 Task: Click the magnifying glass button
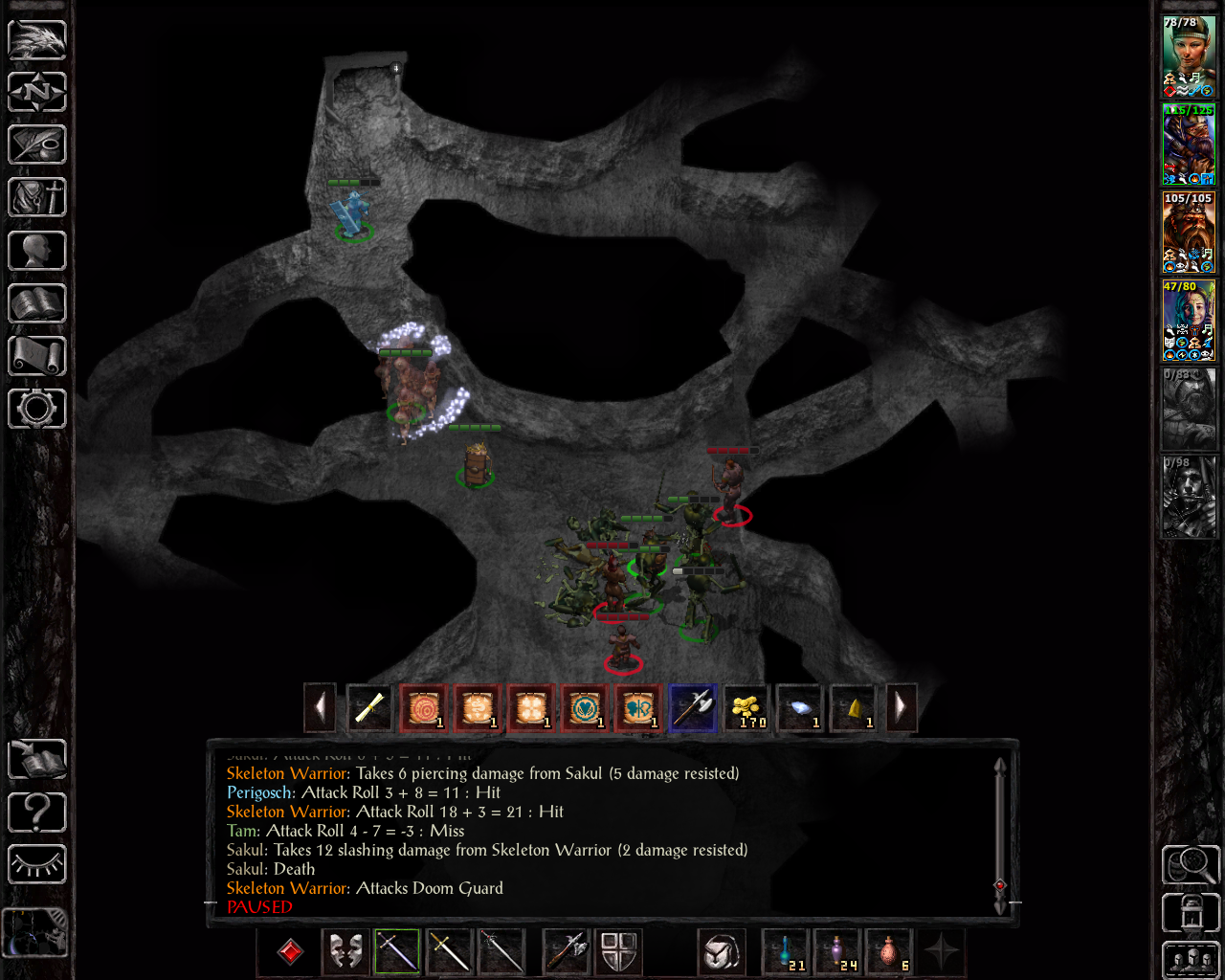(1190, 864)
